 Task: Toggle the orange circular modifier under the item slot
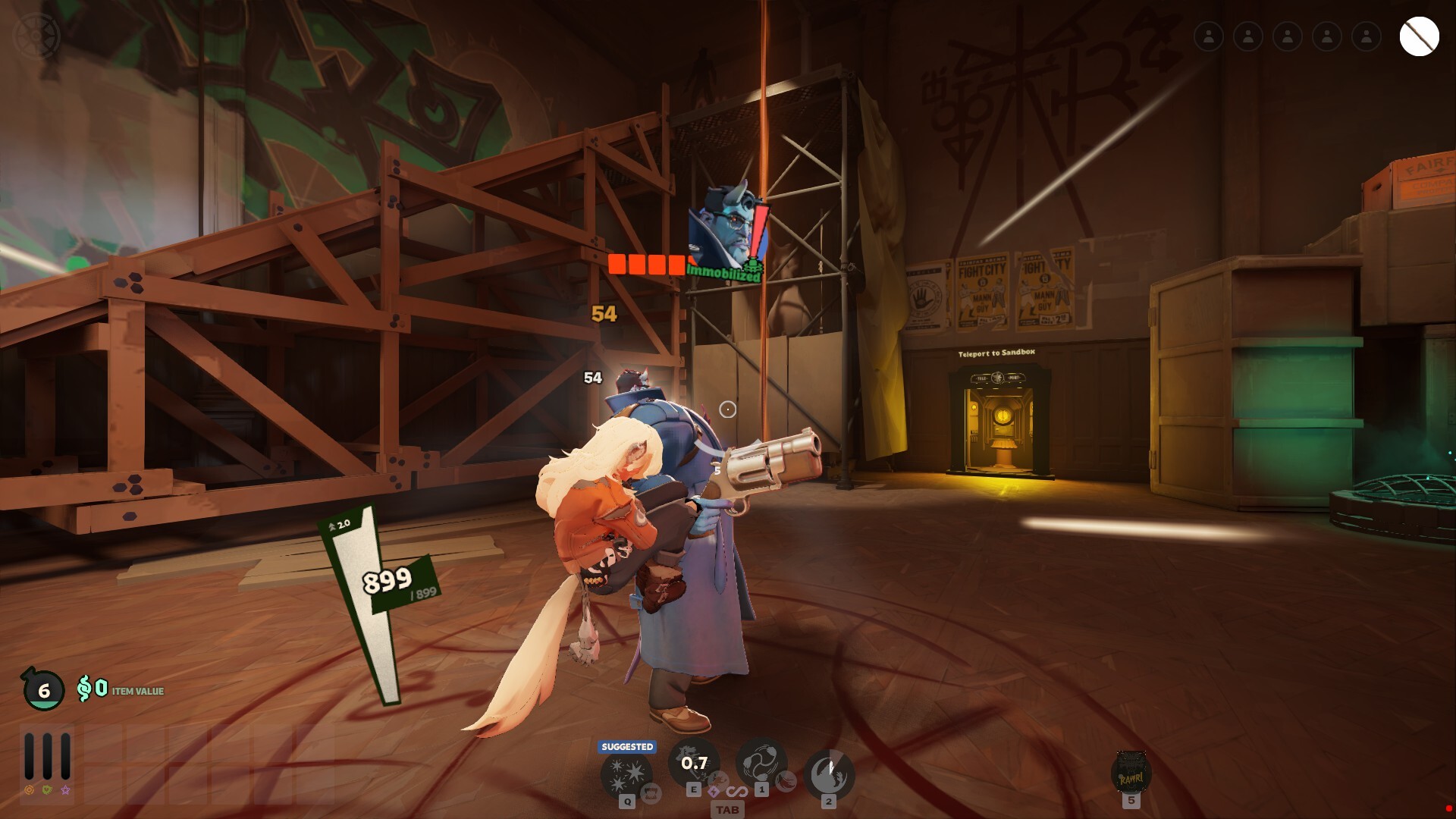click(29, 791)
